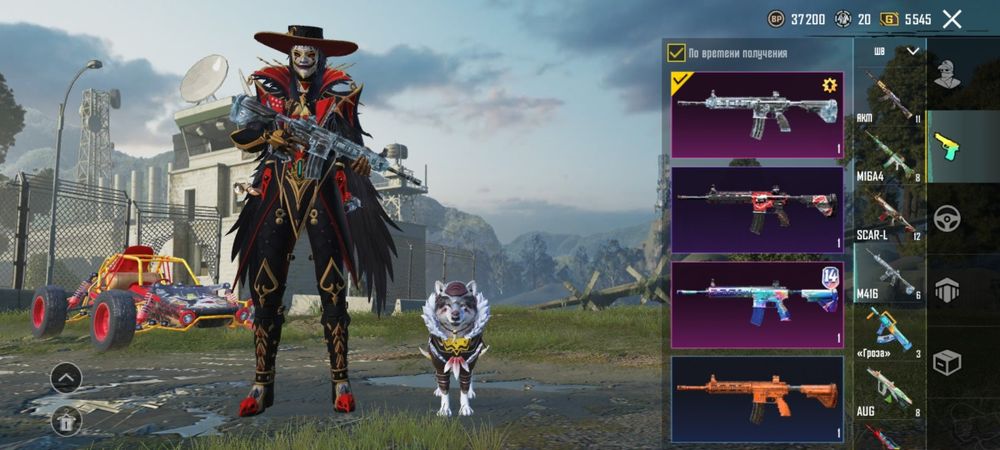
Task: Switch to the AKM weapon list
Action: (888, 97)
